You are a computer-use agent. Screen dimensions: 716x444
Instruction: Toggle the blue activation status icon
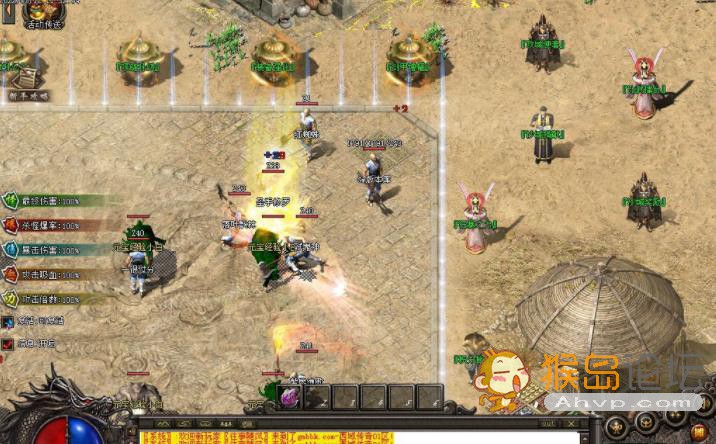[8, 321]
